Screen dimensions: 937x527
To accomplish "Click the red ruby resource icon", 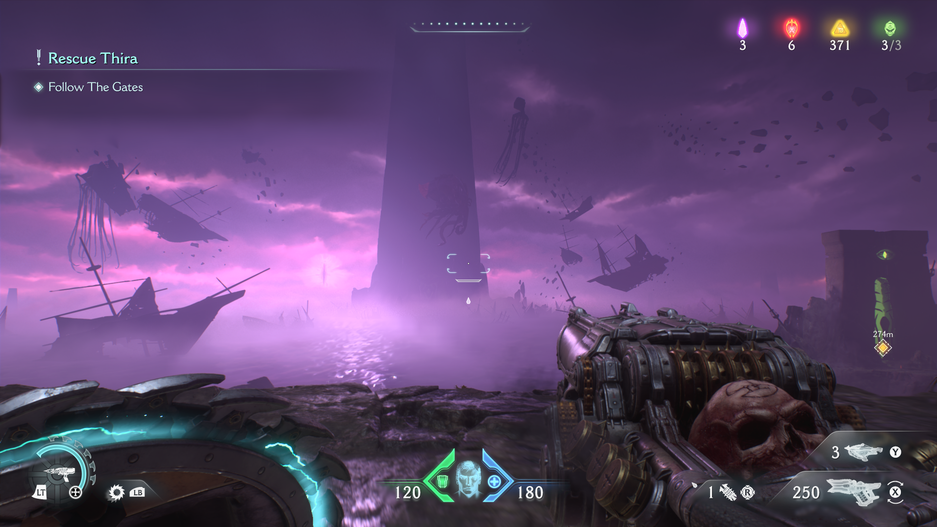I will coord(791,28).
